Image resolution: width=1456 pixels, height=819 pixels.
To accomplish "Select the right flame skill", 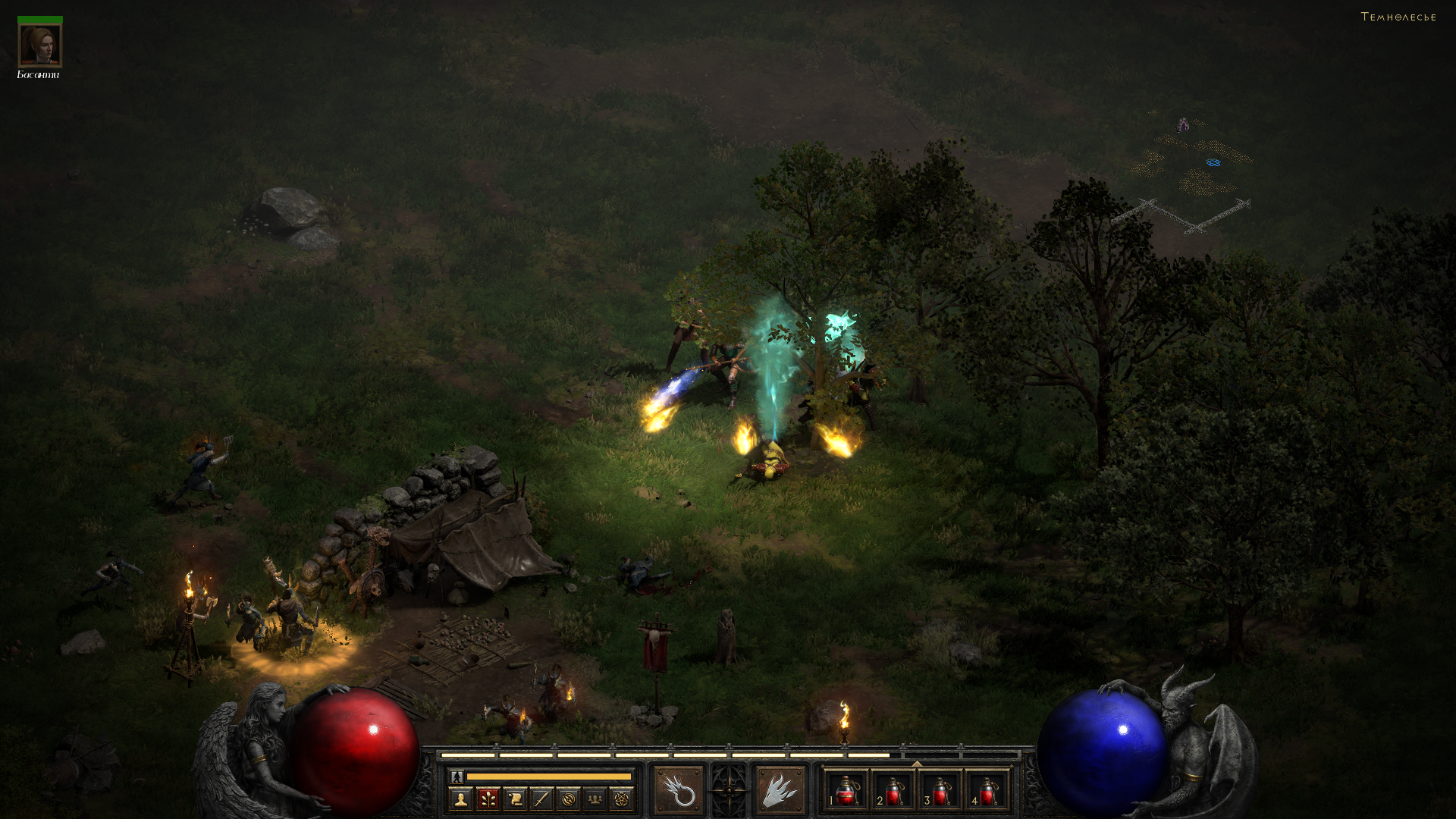I will pyautogui.click(x=780, y=791).
